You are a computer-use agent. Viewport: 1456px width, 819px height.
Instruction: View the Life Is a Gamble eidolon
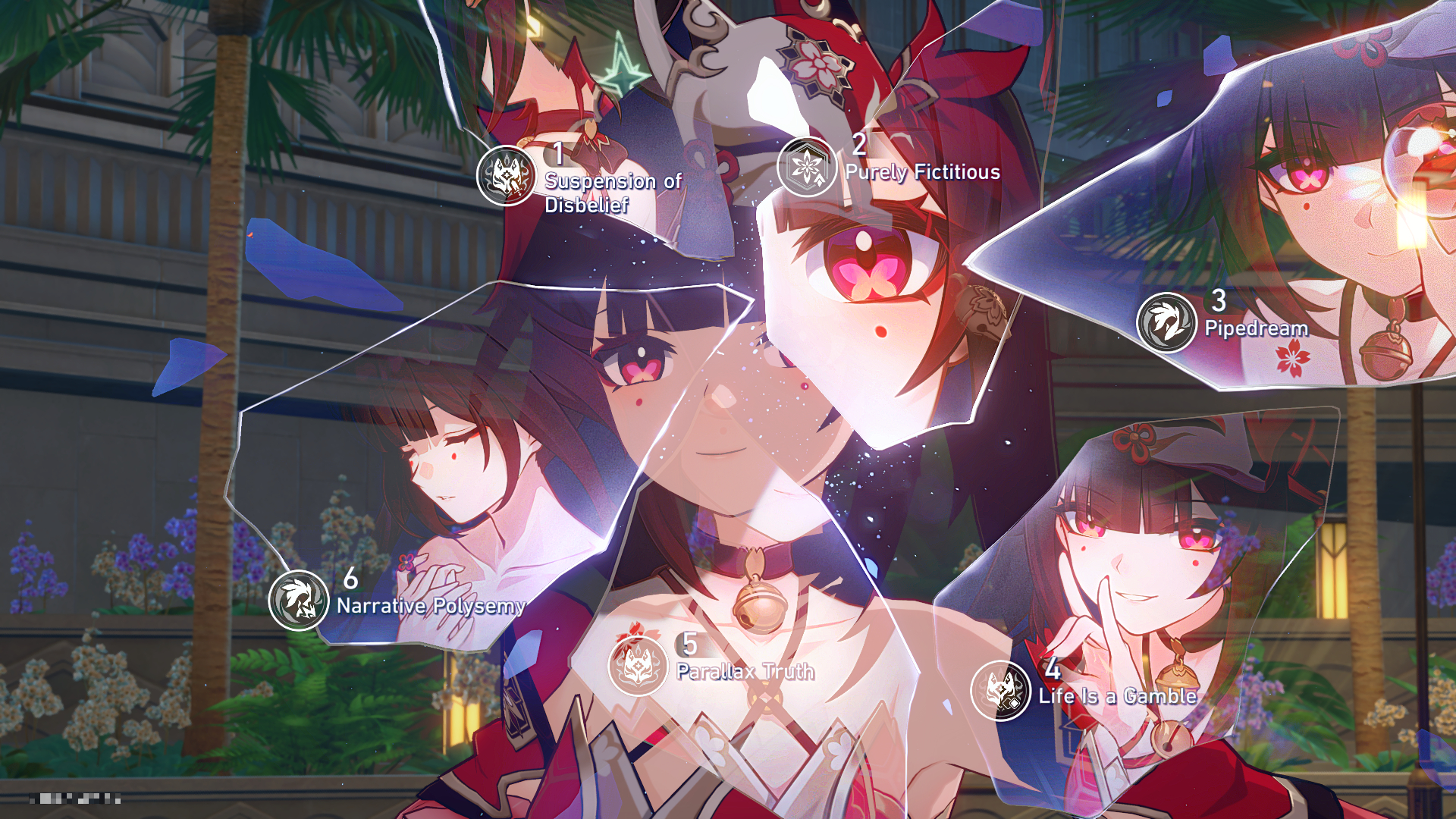pyautogui.click(x=1000, y=691)
